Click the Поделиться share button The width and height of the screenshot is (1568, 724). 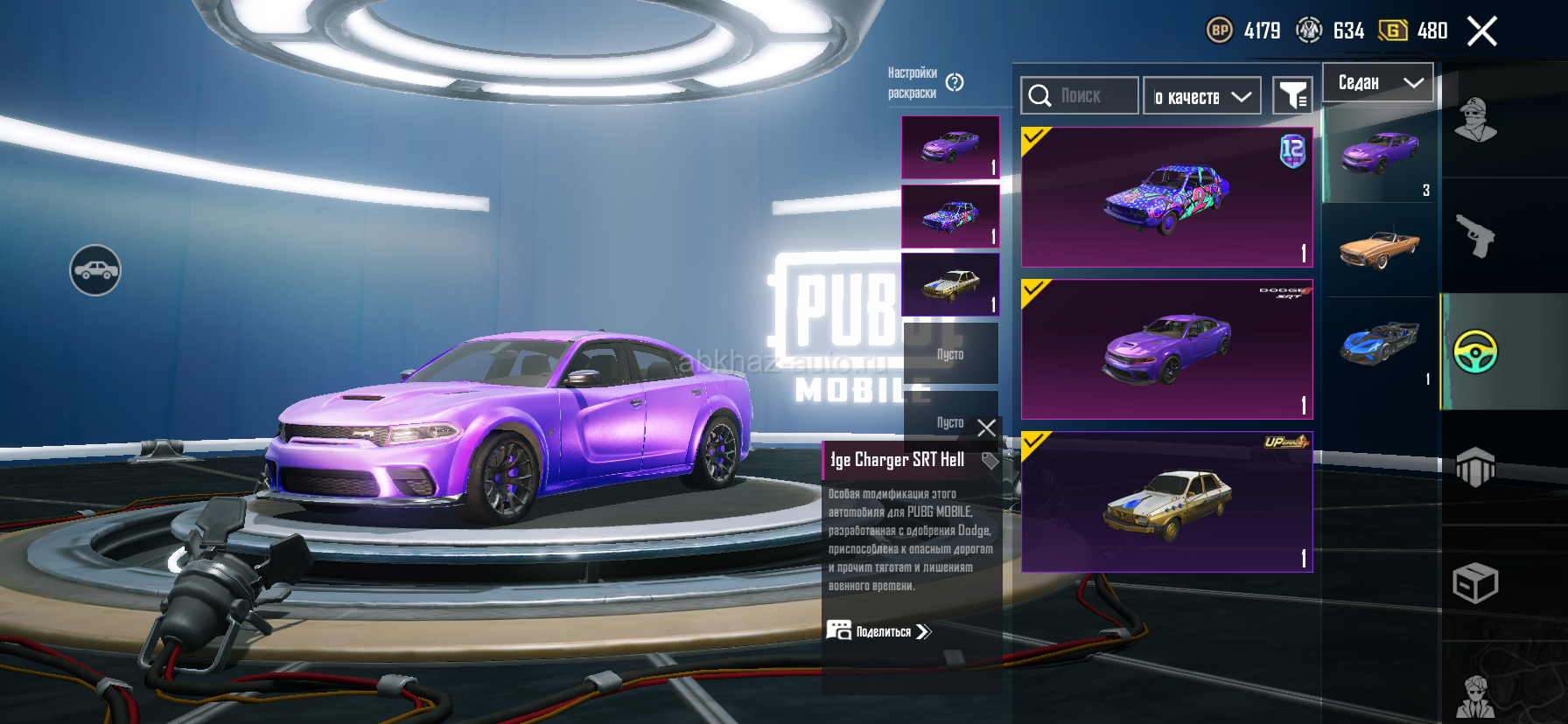pos(879,631)
